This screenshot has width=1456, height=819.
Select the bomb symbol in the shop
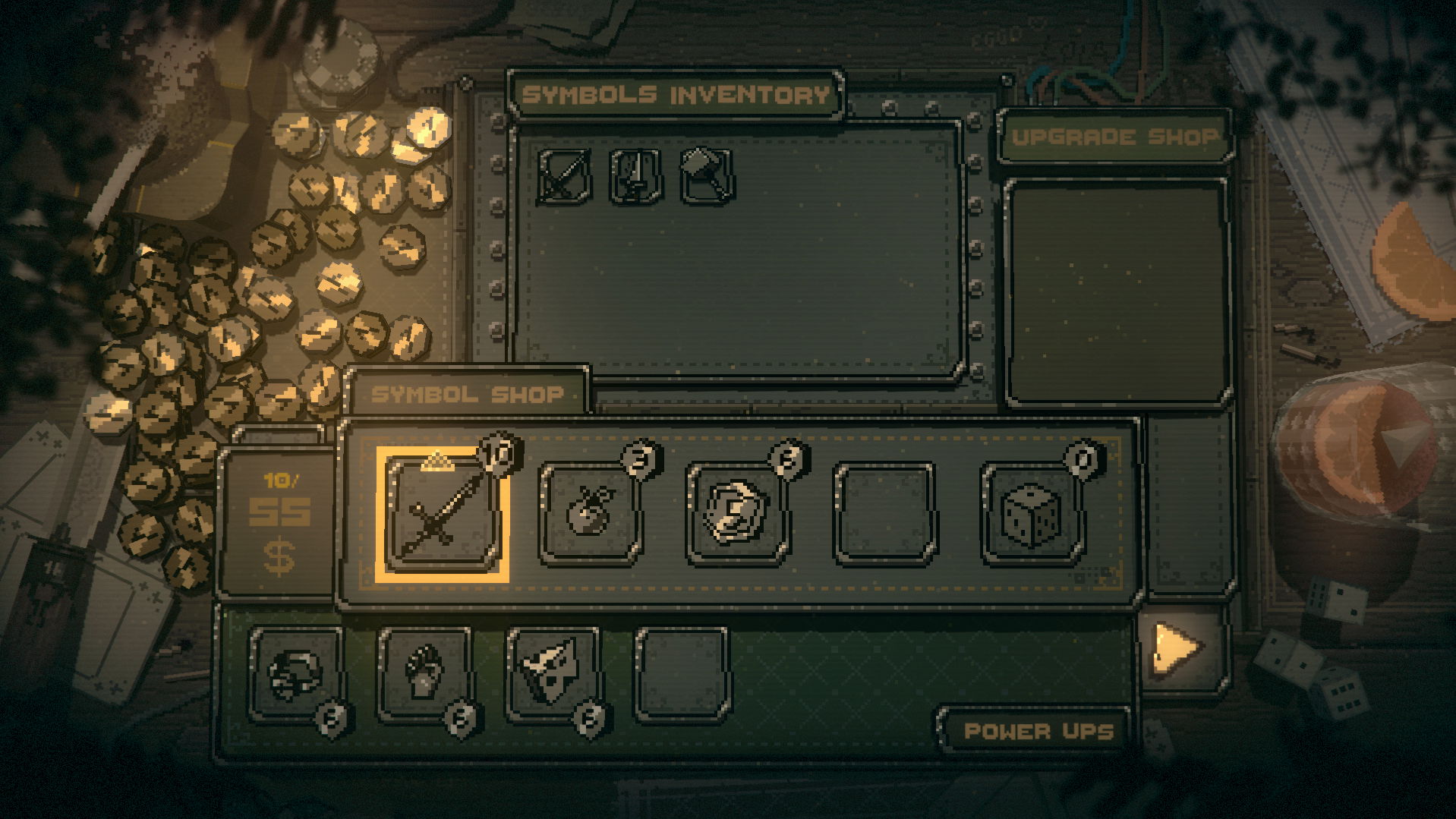click(x=589, y=514)
